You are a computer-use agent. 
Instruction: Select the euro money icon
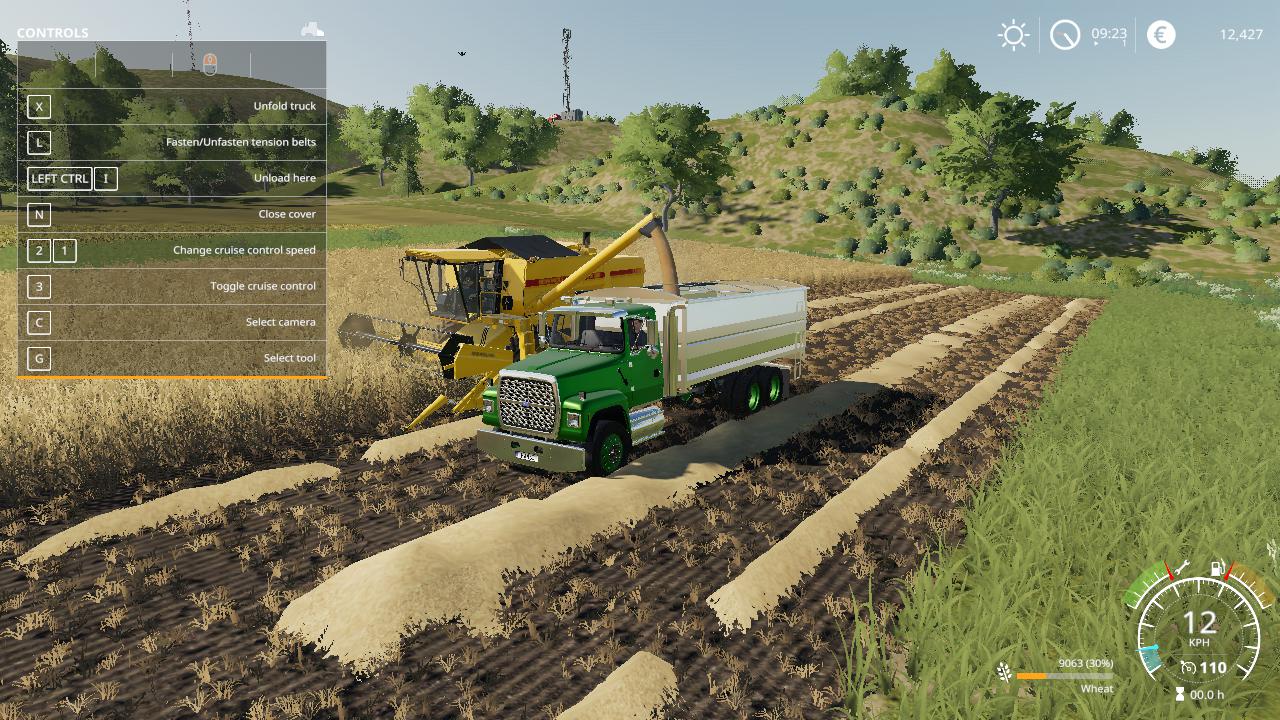click(x=1161, y=36)
